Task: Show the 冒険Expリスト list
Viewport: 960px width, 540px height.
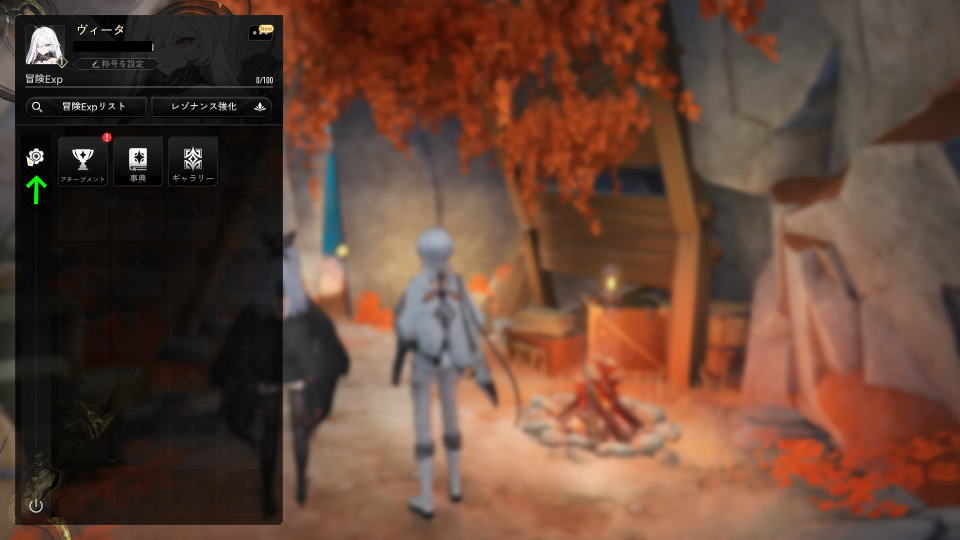Action: click(87, 107)
